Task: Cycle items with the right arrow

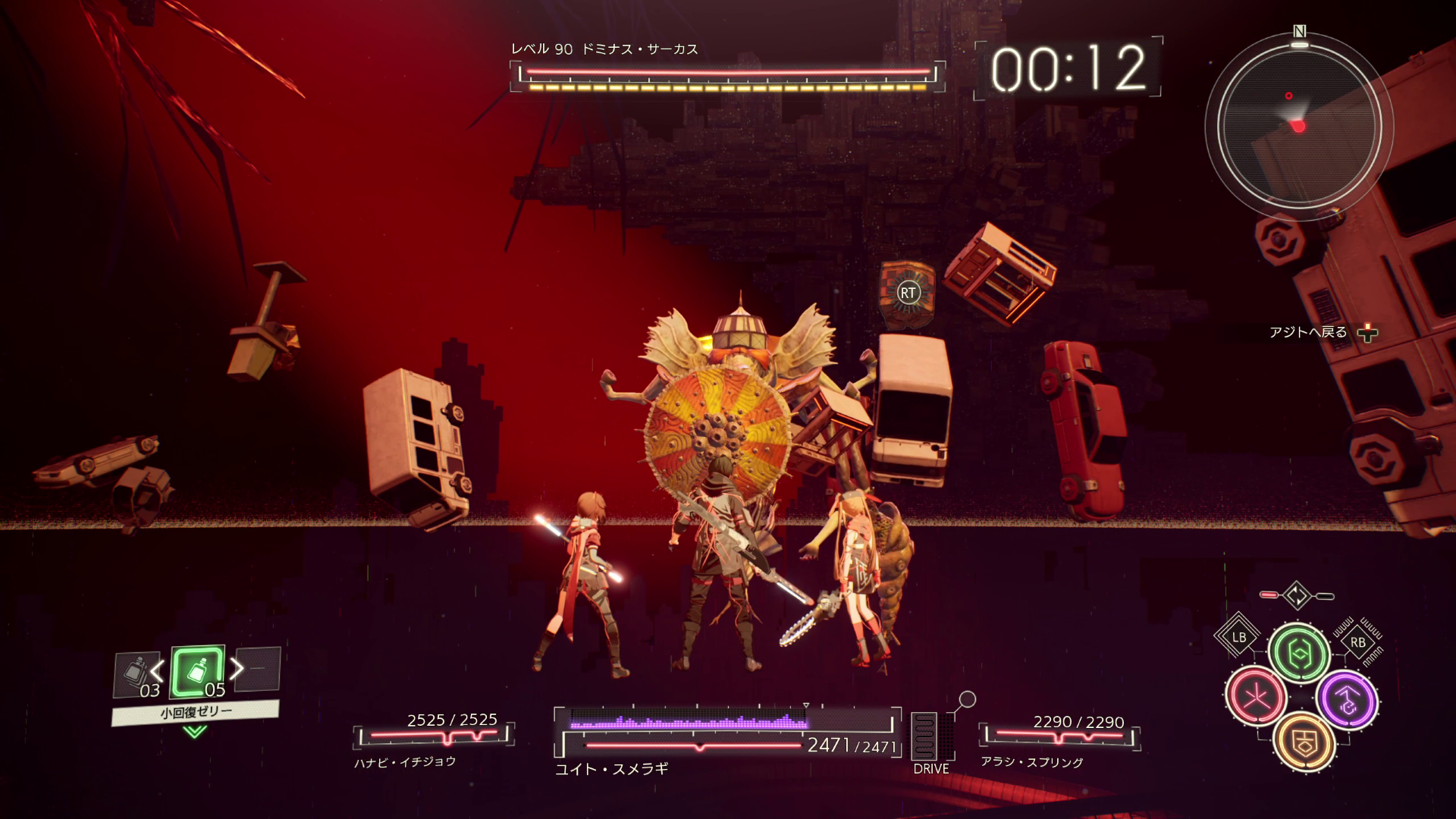Action: pos(237,668)
